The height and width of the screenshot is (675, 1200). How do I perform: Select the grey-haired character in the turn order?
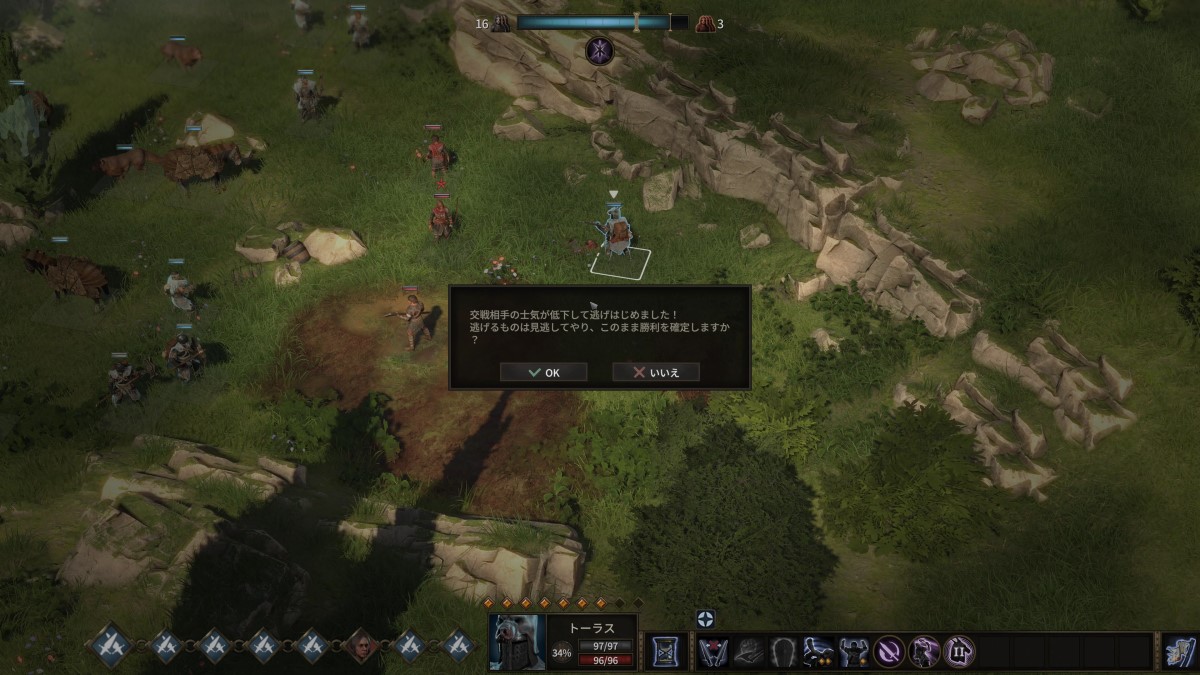pyautogui.click(x=360, y=646)
